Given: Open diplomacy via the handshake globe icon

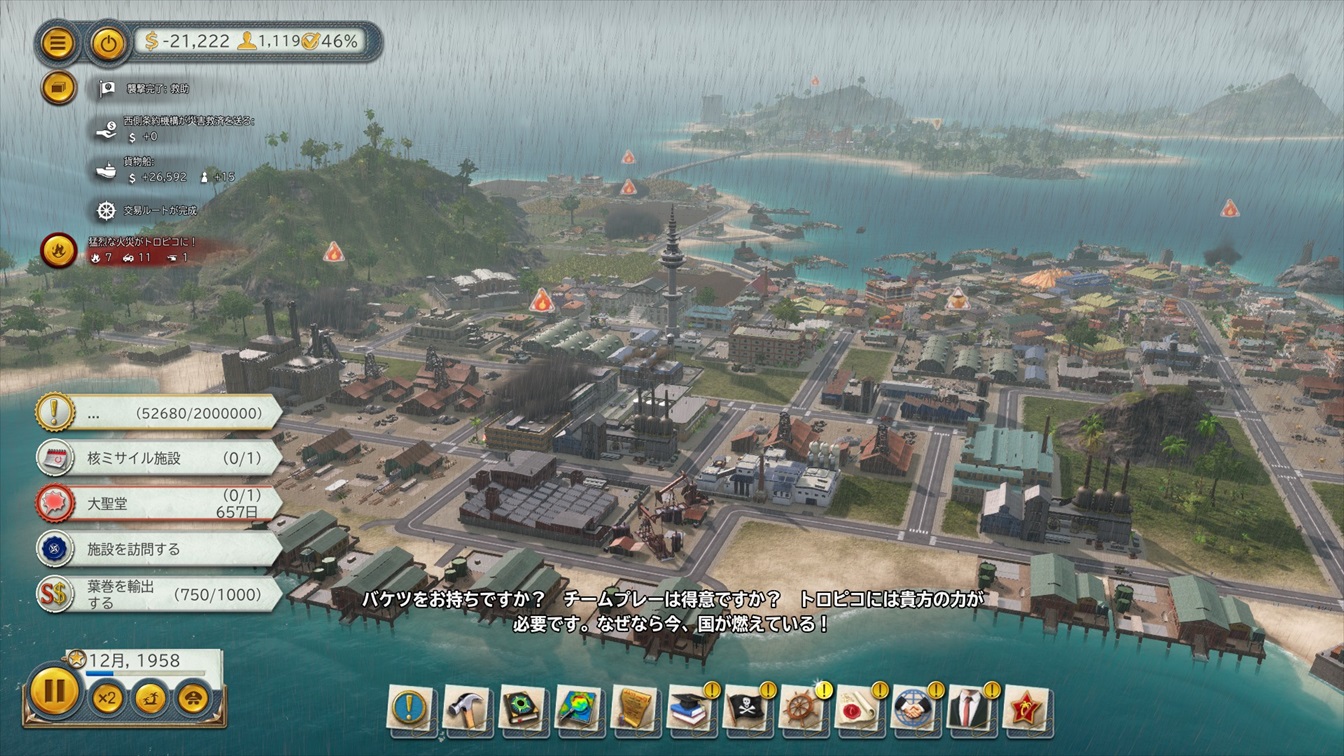Looking at the screenshot, I should pyautogui.click(x=913, y=708).
